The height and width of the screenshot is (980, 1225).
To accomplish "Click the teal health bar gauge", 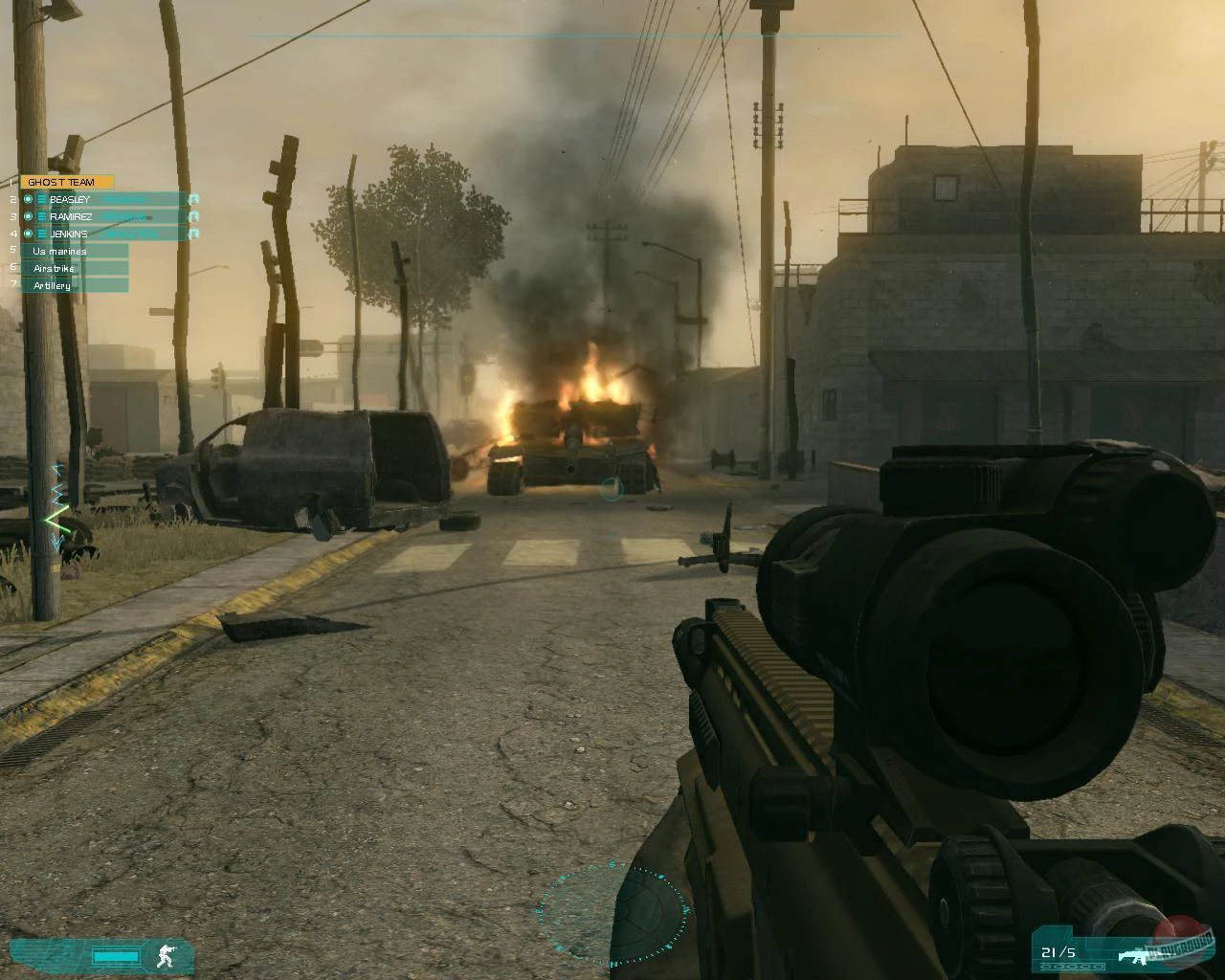I will tap(116, 954).
